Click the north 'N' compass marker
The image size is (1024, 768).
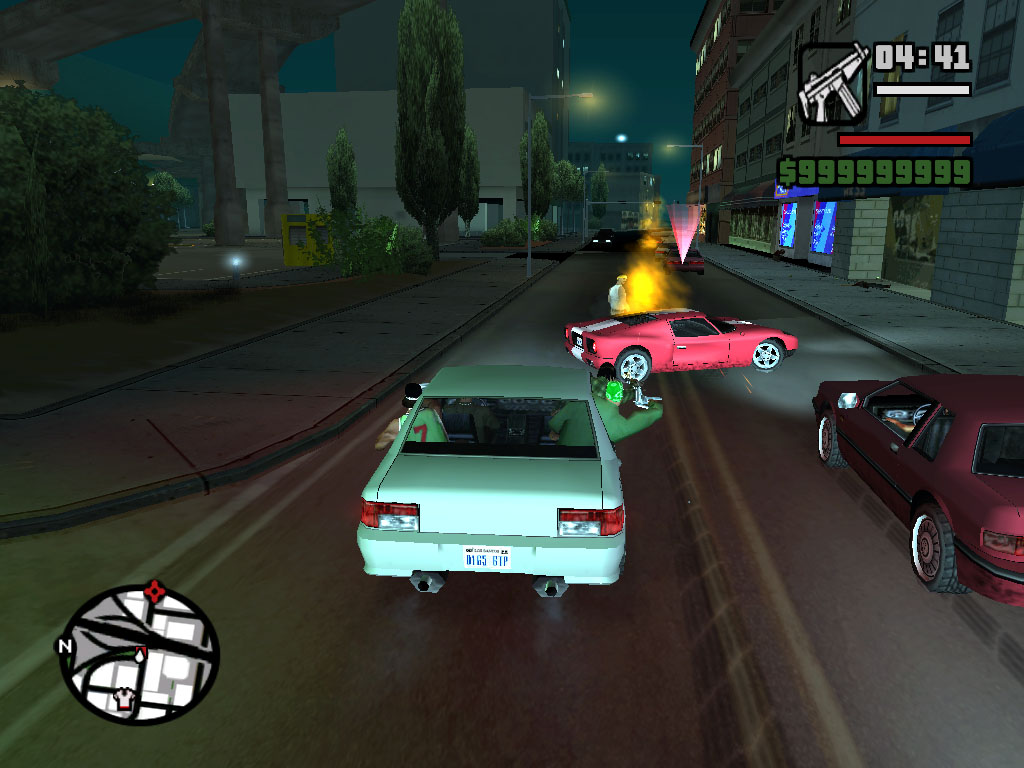pos(66,646)
